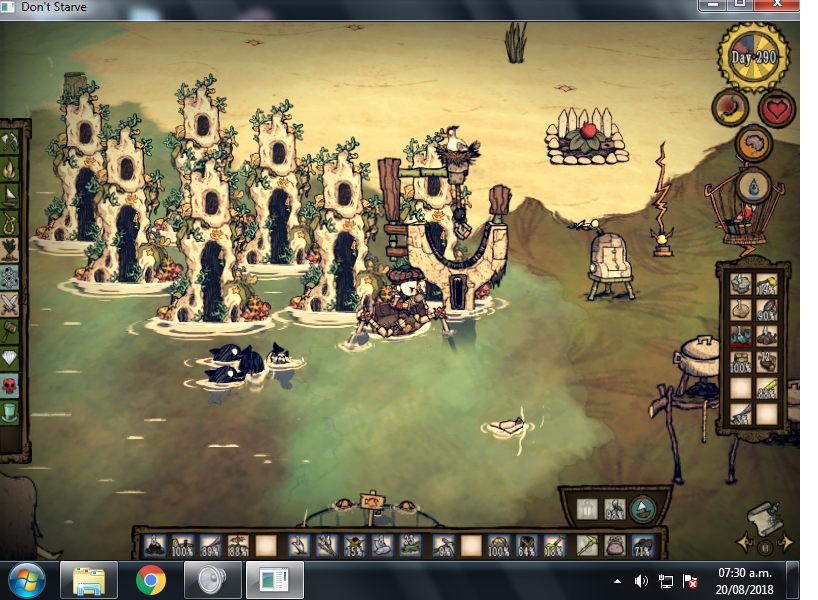
Task: Select the last hotbar item showing 71%
Action: click(642, 546)
